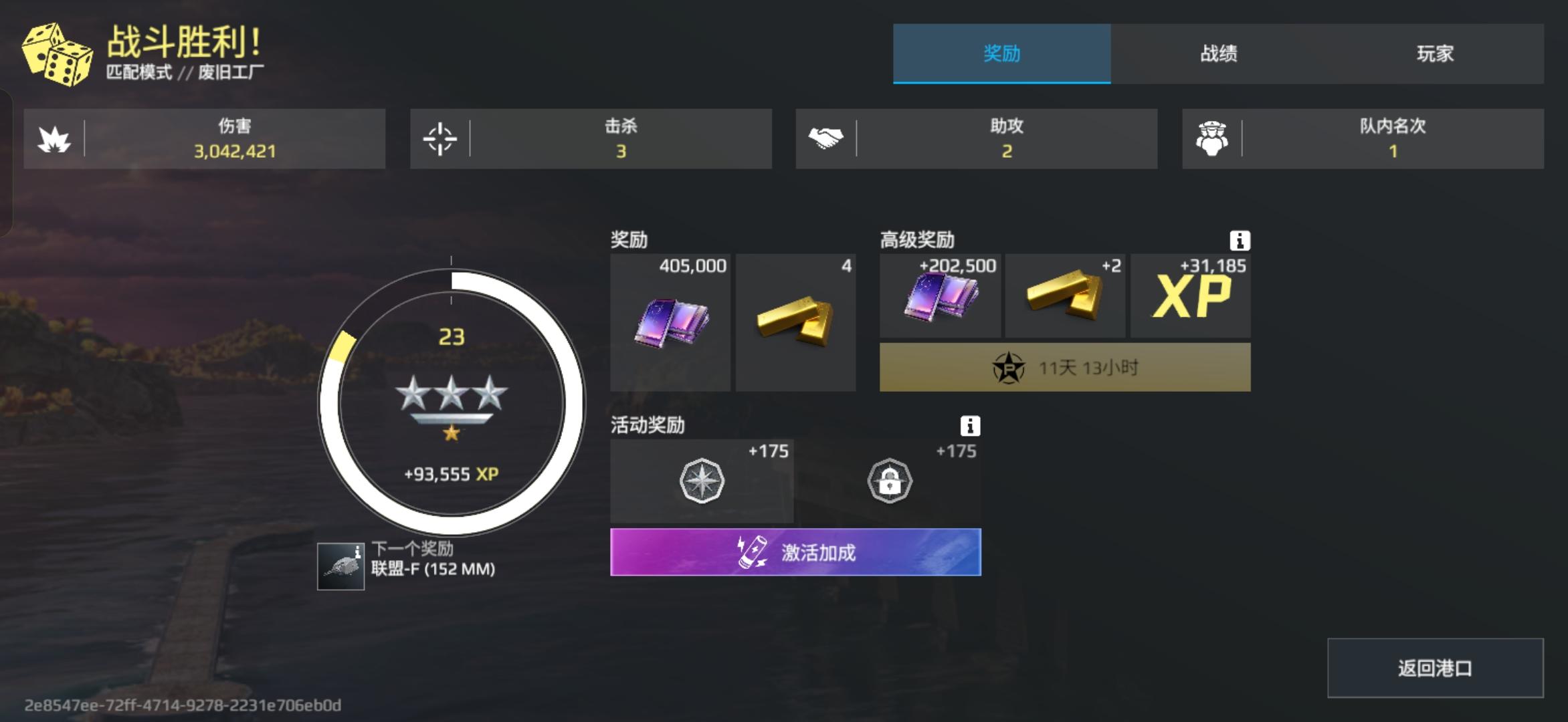
Task: Open the activity rewards info (i) icon
Action: pos(970,427)
